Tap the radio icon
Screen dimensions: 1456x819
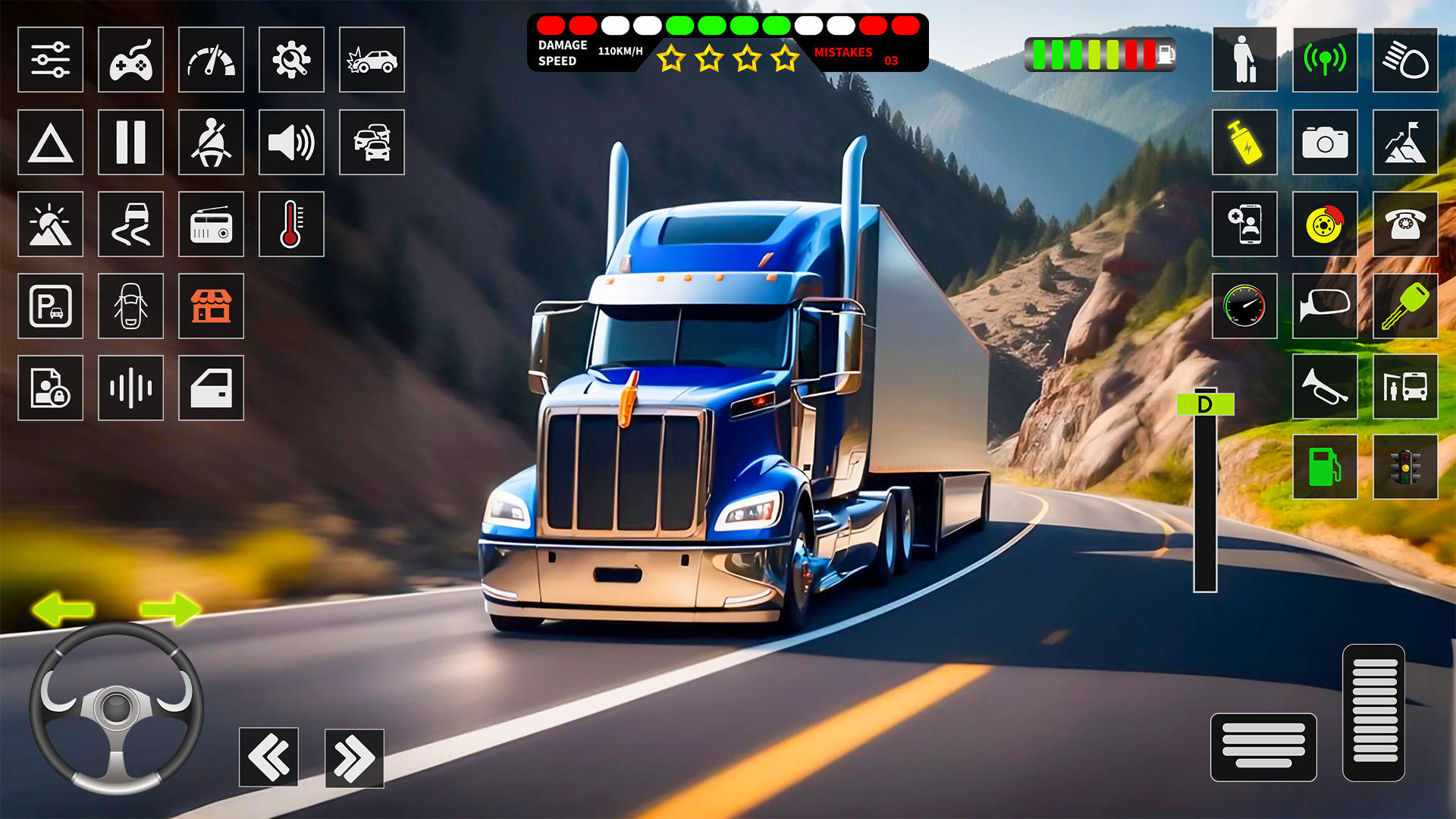(211, 224)
